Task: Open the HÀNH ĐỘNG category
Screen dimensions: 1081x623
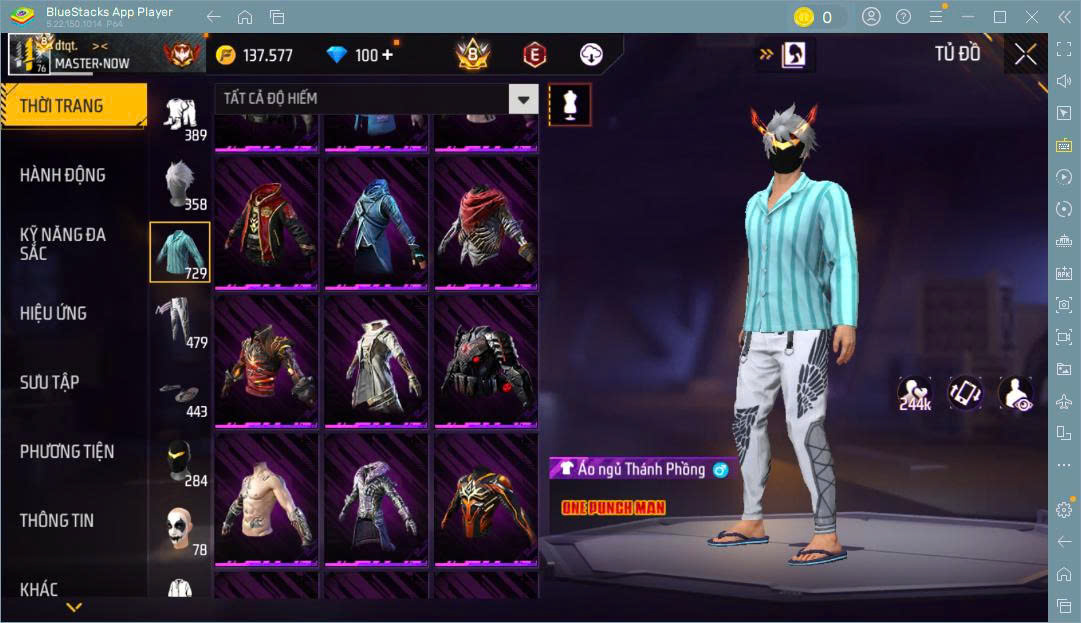Action: (x=62, y=175)
